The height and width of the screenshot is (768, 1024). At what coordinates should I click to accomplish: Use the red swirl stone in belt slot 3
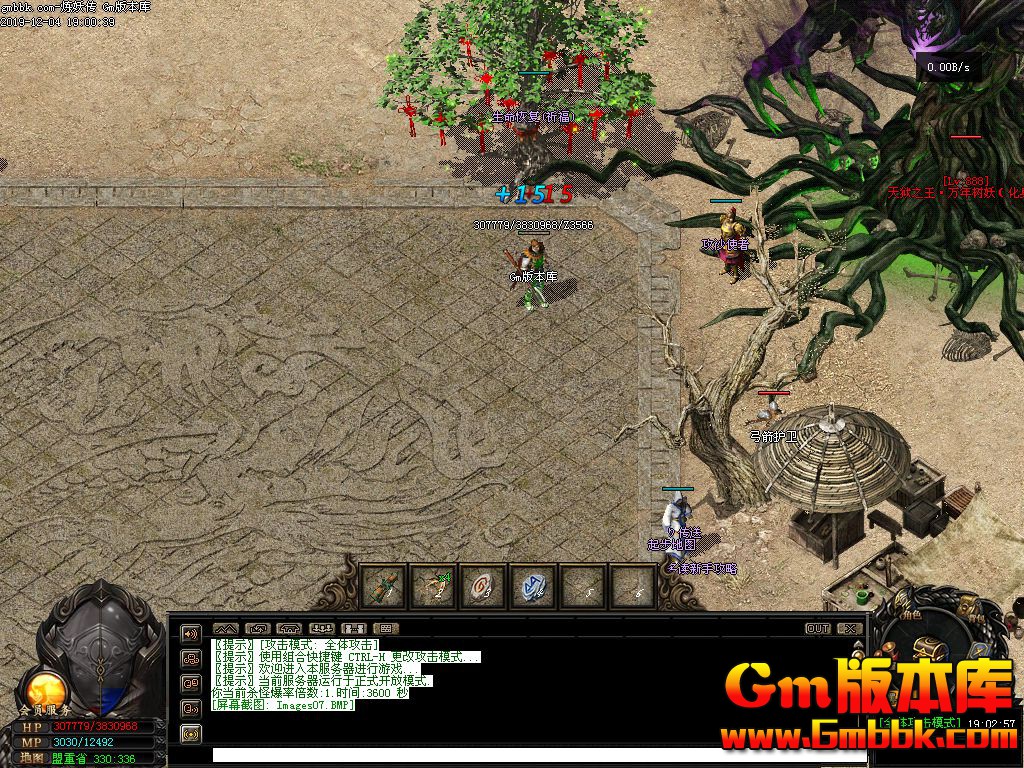[483, 586]
